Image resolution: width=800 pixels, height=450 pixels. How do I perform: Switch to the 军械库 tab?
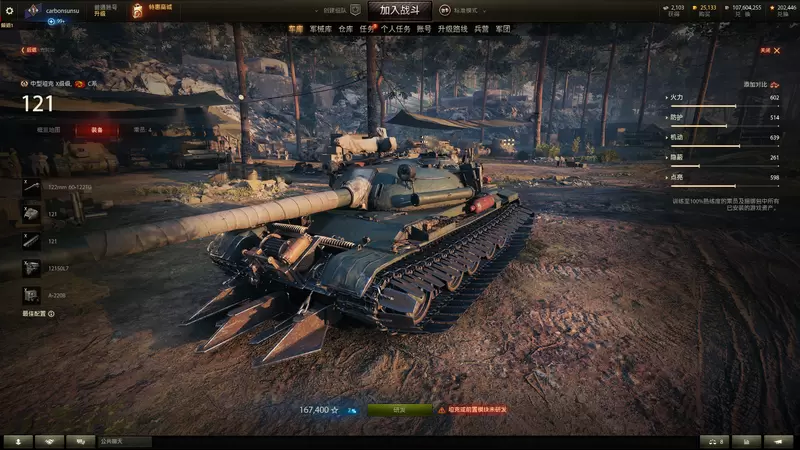(320, 29)
